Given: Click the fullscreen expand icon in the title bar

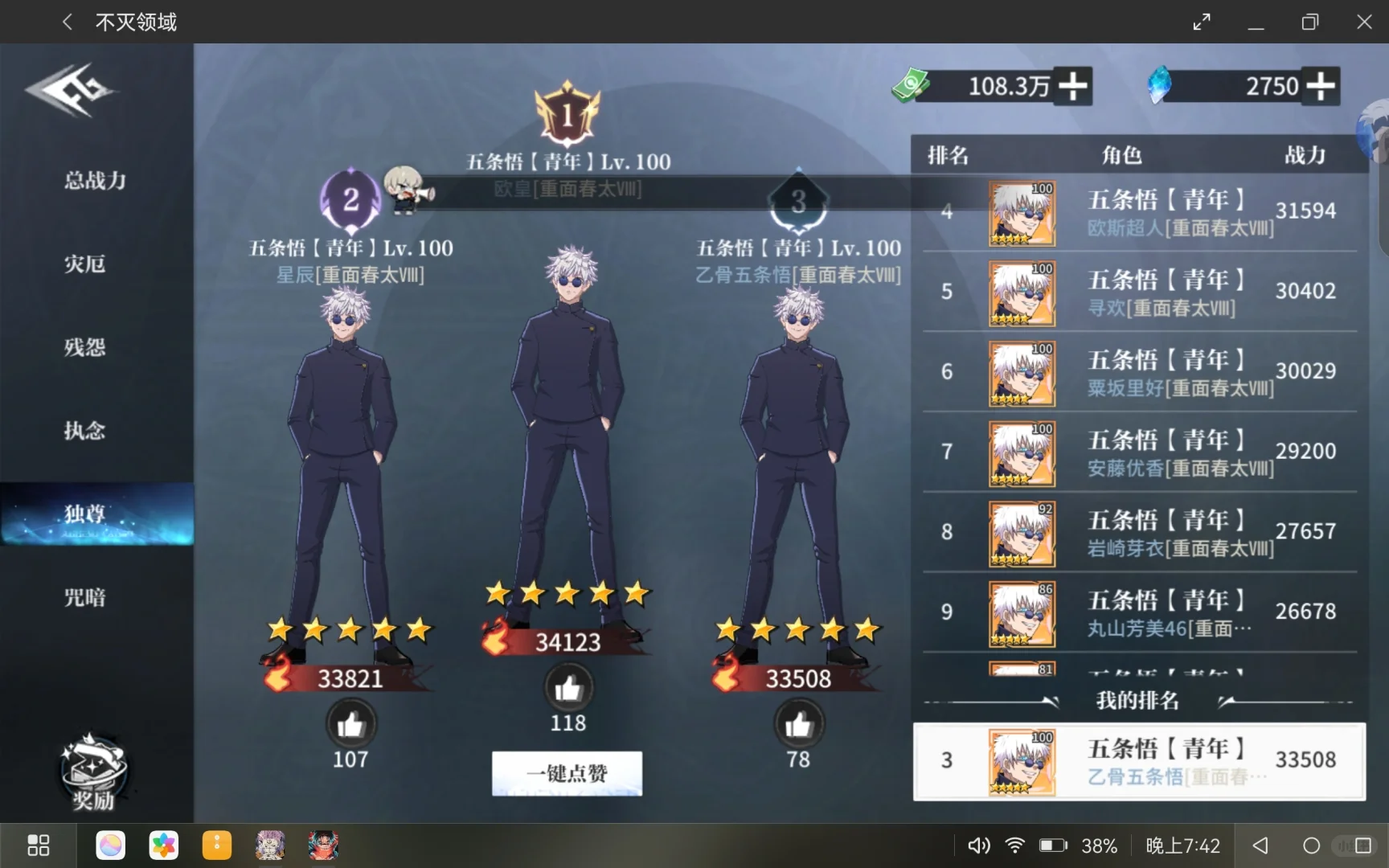Looking at the screenshot, I should coord(1201,22).
